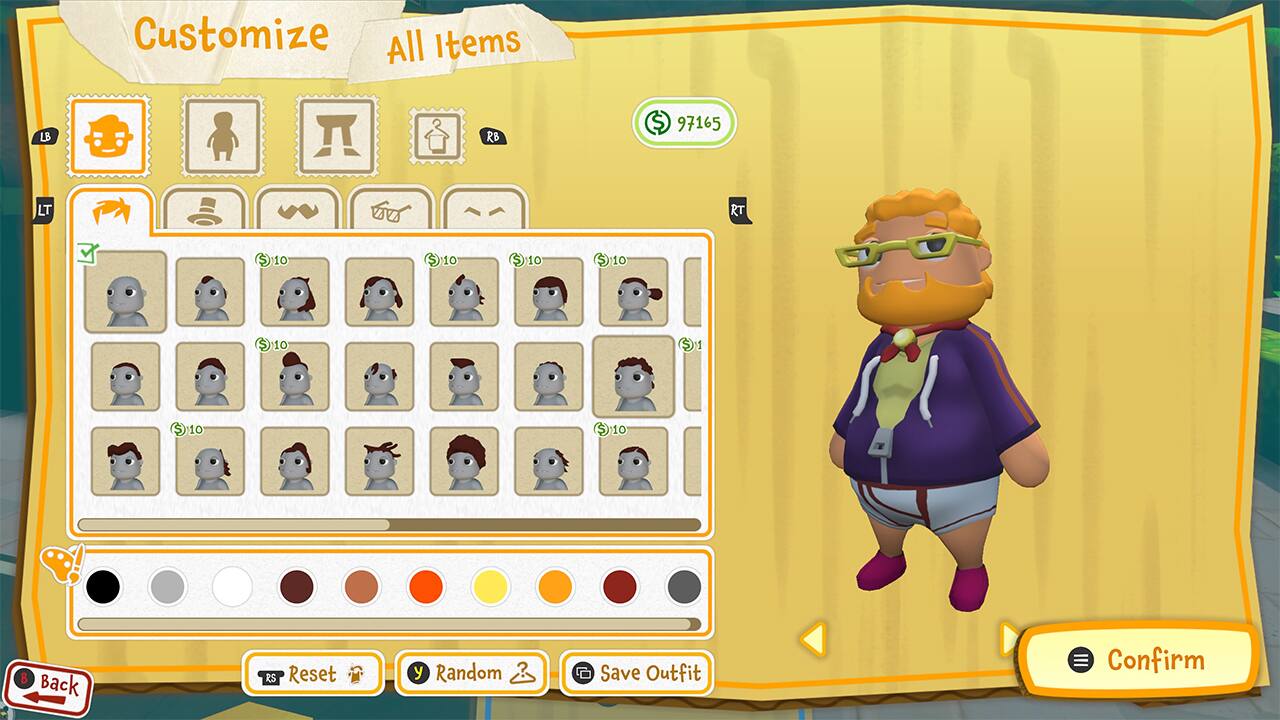Click the paint palette icon beside the colors

[x=60, y=568]
